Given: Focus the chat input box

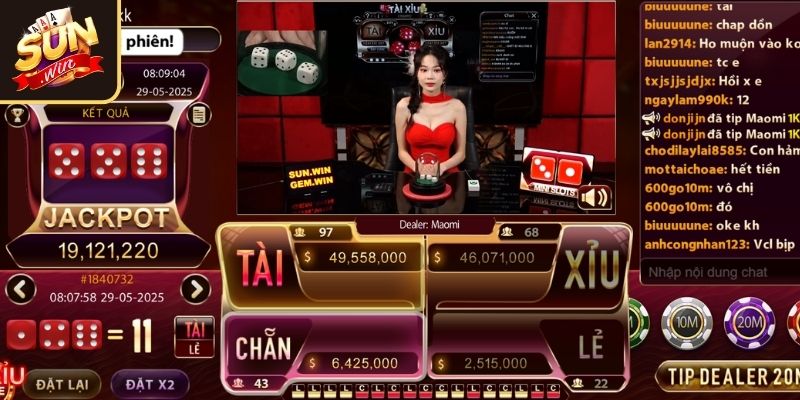Looking at the screenshot, I should coord(719,271).
